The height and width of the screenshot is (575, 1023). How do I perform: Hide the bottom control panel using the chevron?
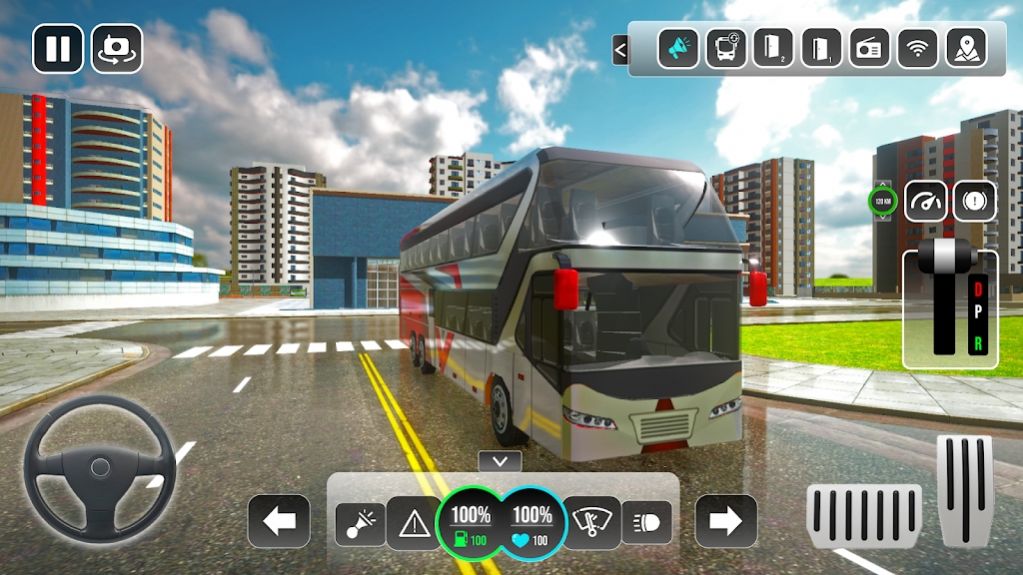pyautogui.click(x=500, y=461)
